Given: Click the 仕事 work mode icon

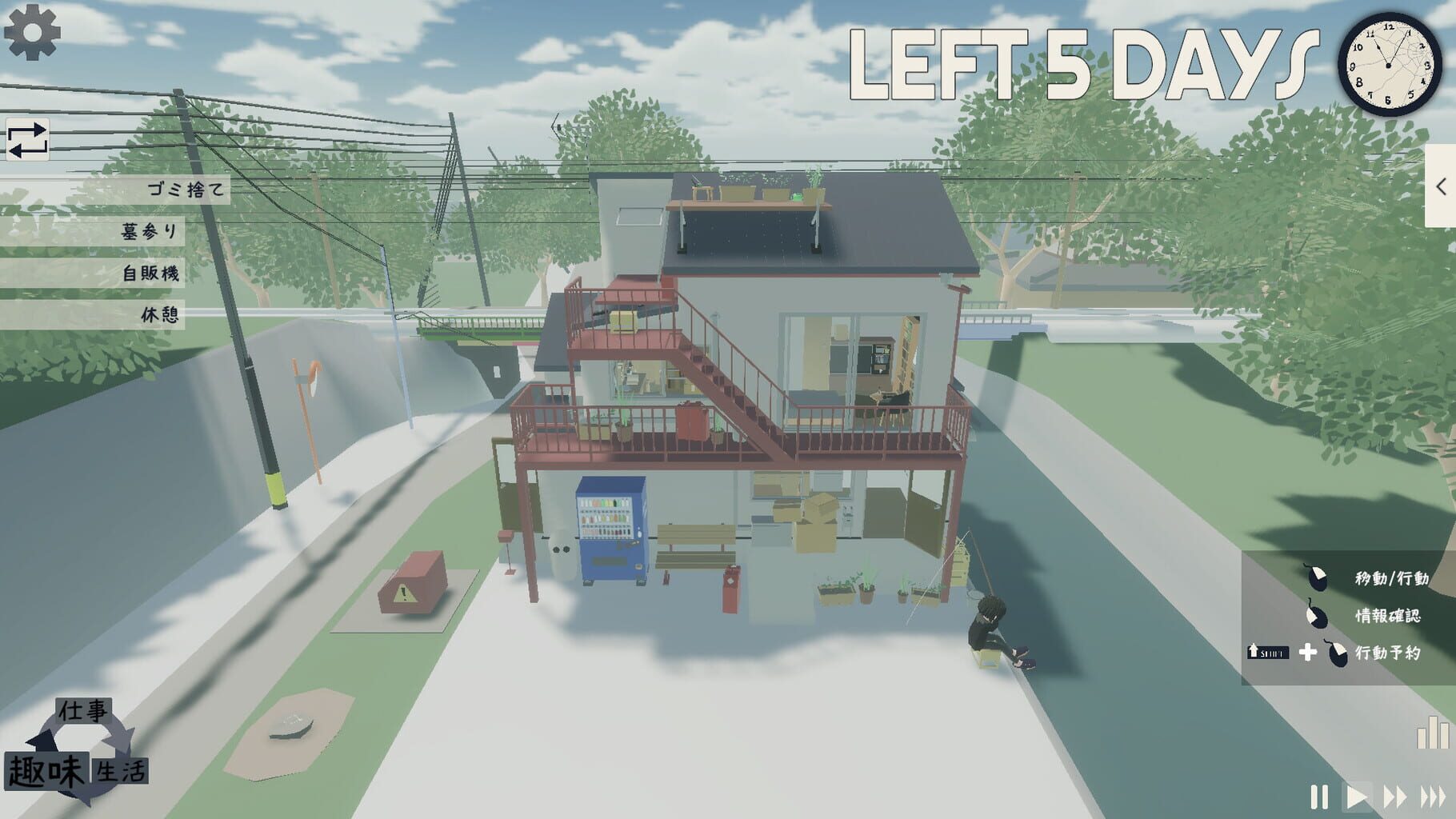Looking at the screenshot, I should click(x=85, y=711).
